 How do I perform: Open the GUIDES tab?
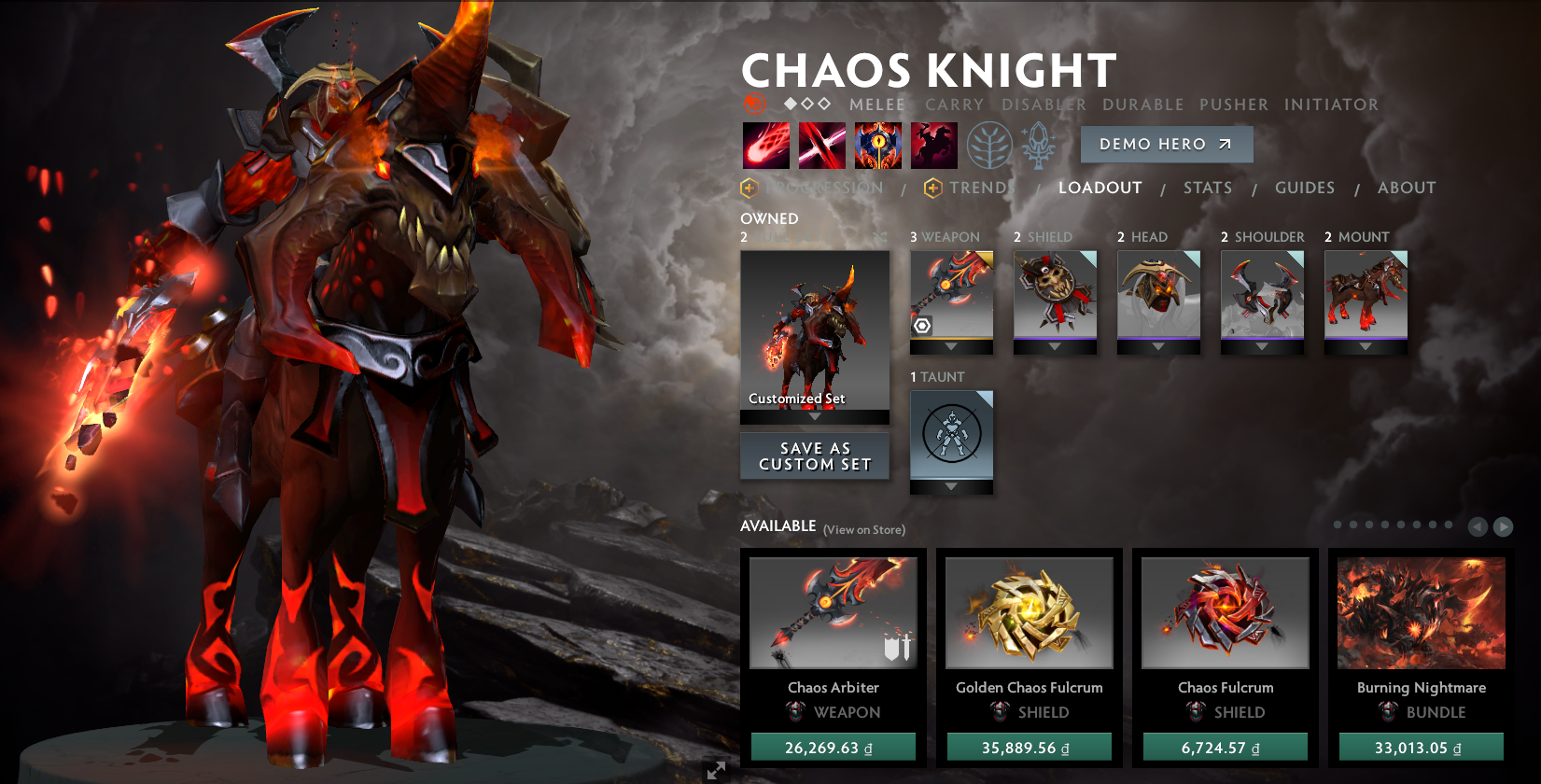pos(1304,188)
